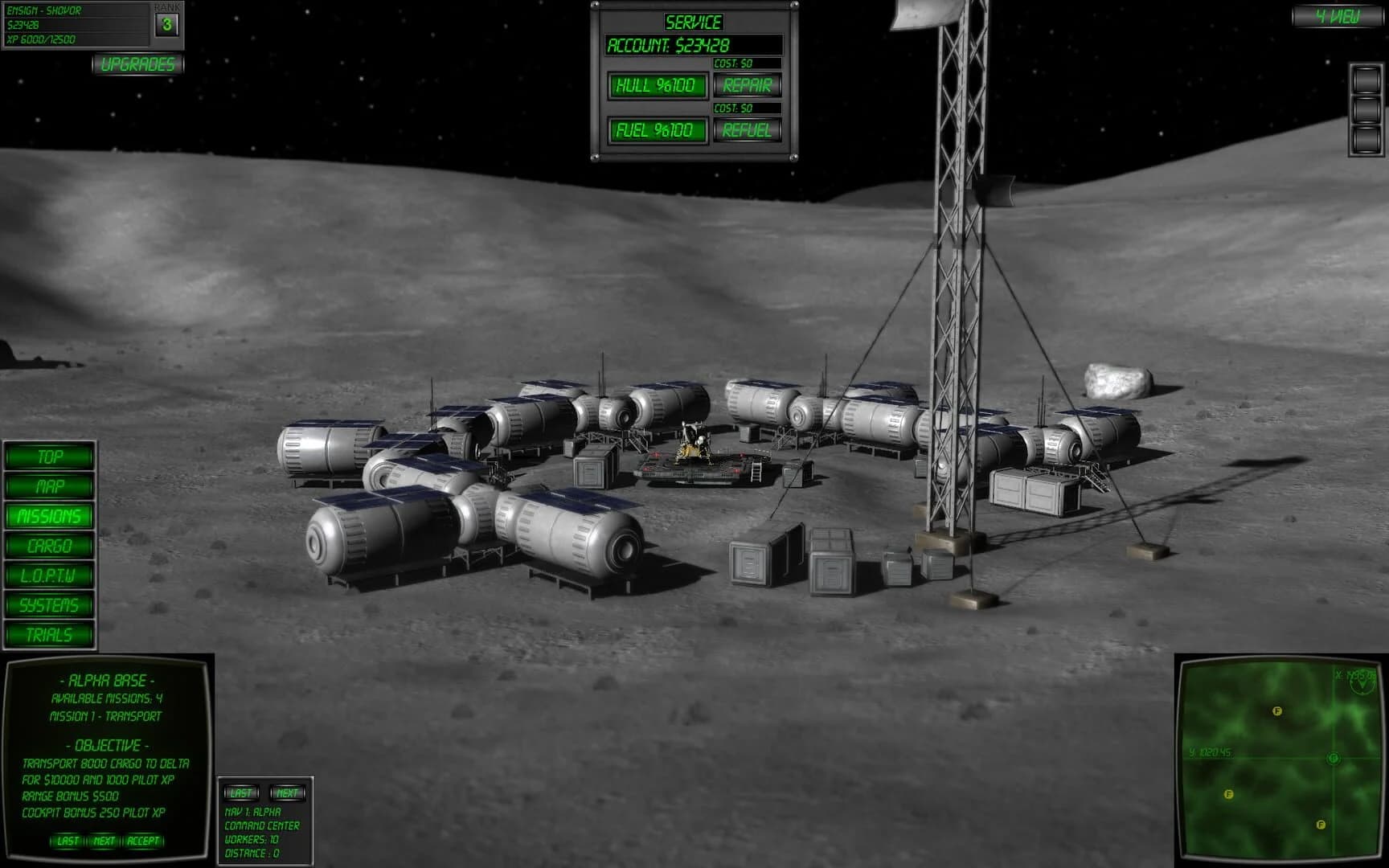The image size is (1389, 868).
Task: Cycle to the next NAV point with NEXT
Action: click(x=286, y=792)
